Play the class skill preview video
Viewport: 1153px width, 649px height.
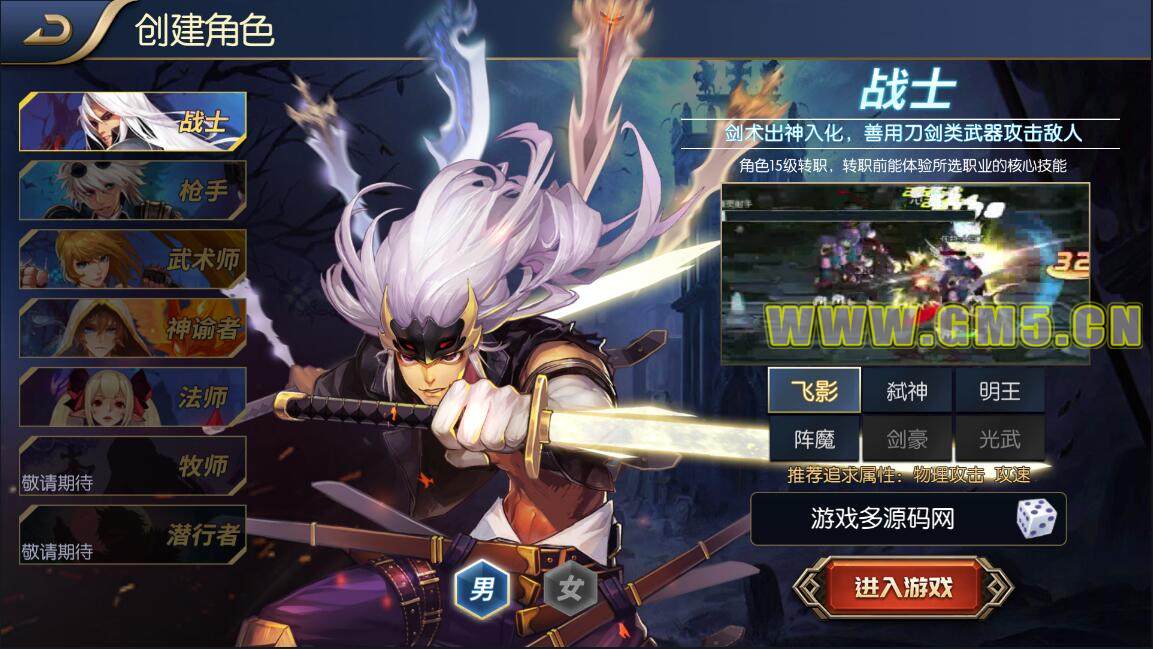(x=905, y=273)
